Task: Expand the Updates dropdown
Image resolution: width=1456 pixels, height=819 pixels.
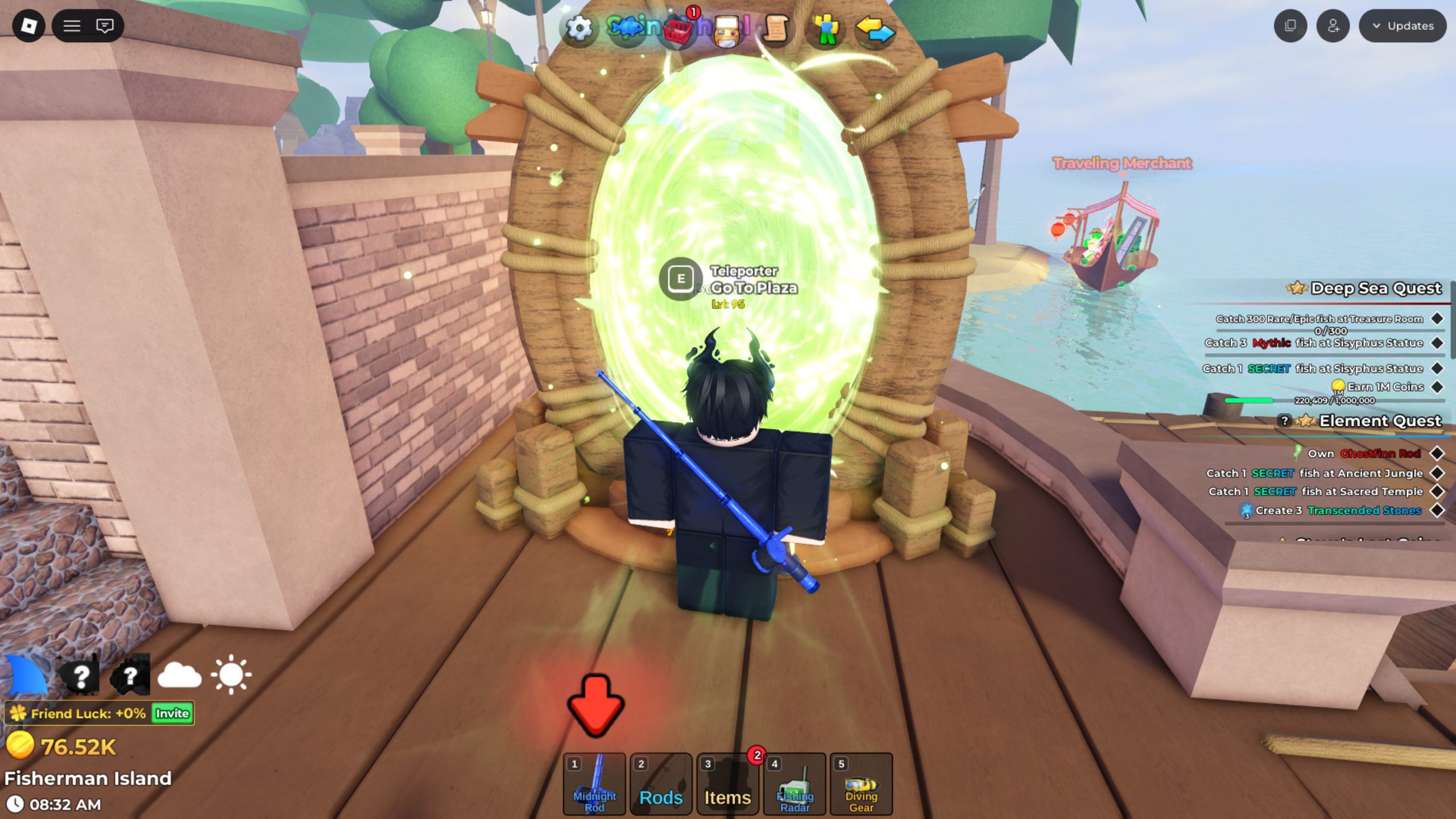Action: tap(1403, 26)
